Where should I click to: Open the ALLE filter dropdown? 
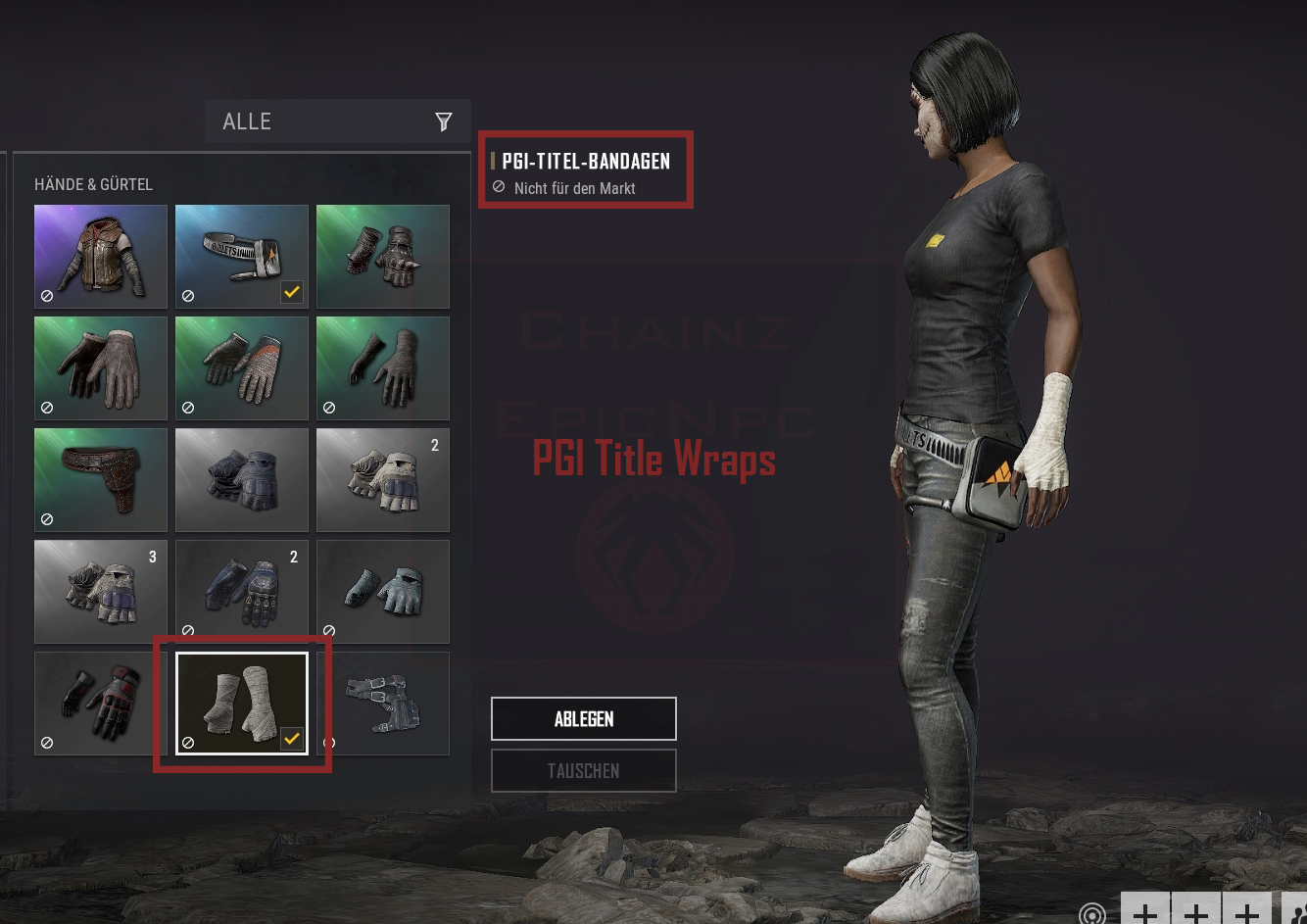pyautogui.click(x=337, y=122)
